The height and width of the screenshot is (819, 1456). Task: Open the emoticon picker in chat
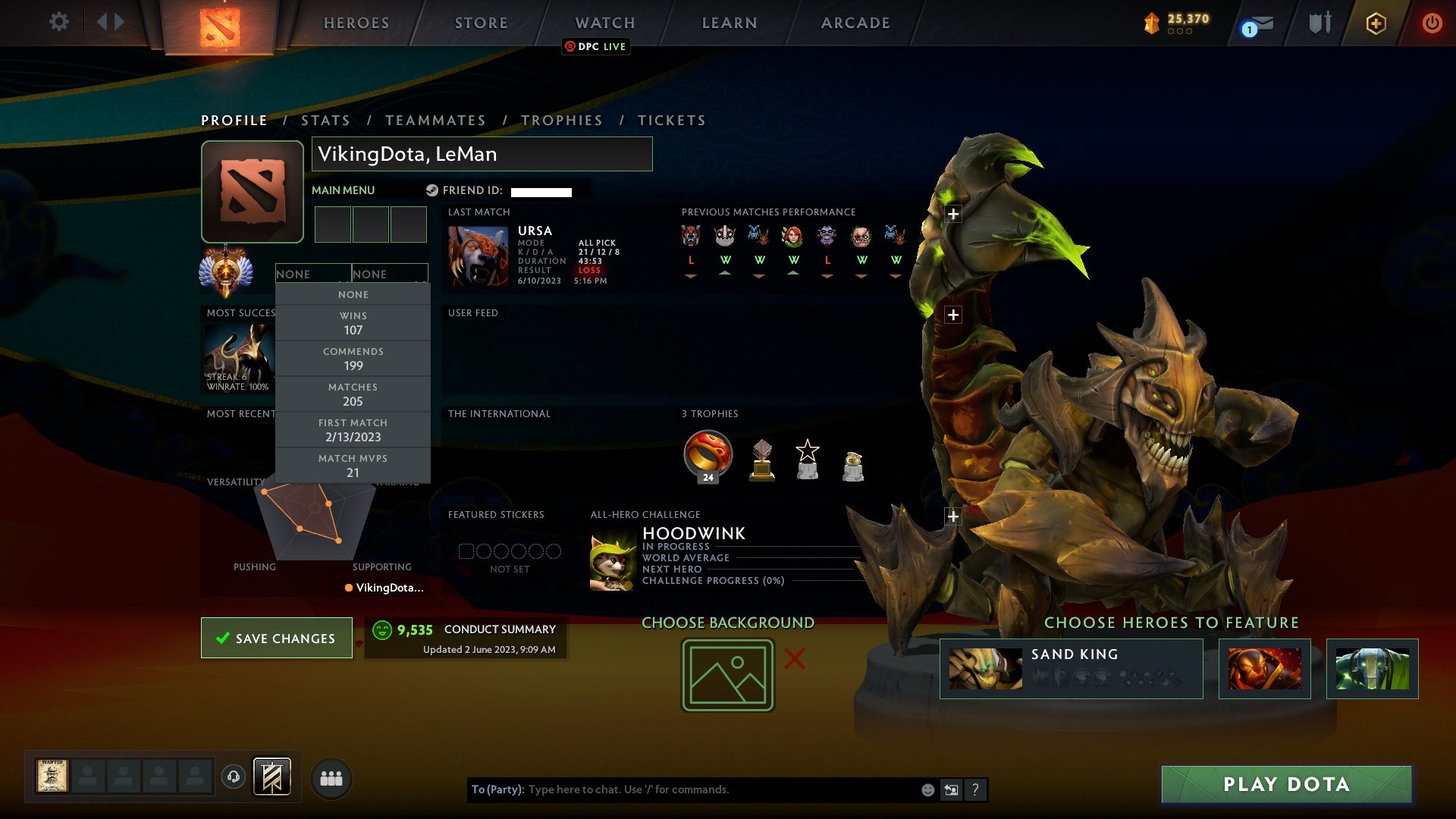(927, 789)
